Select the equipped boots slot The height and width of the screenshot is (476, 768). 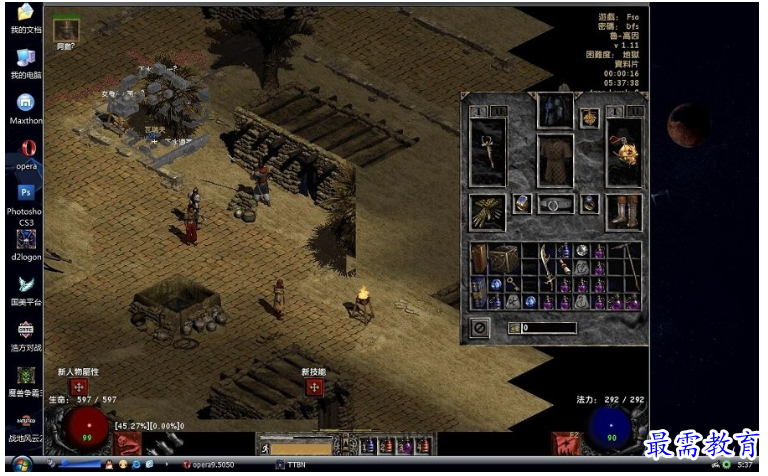[625, 211]
